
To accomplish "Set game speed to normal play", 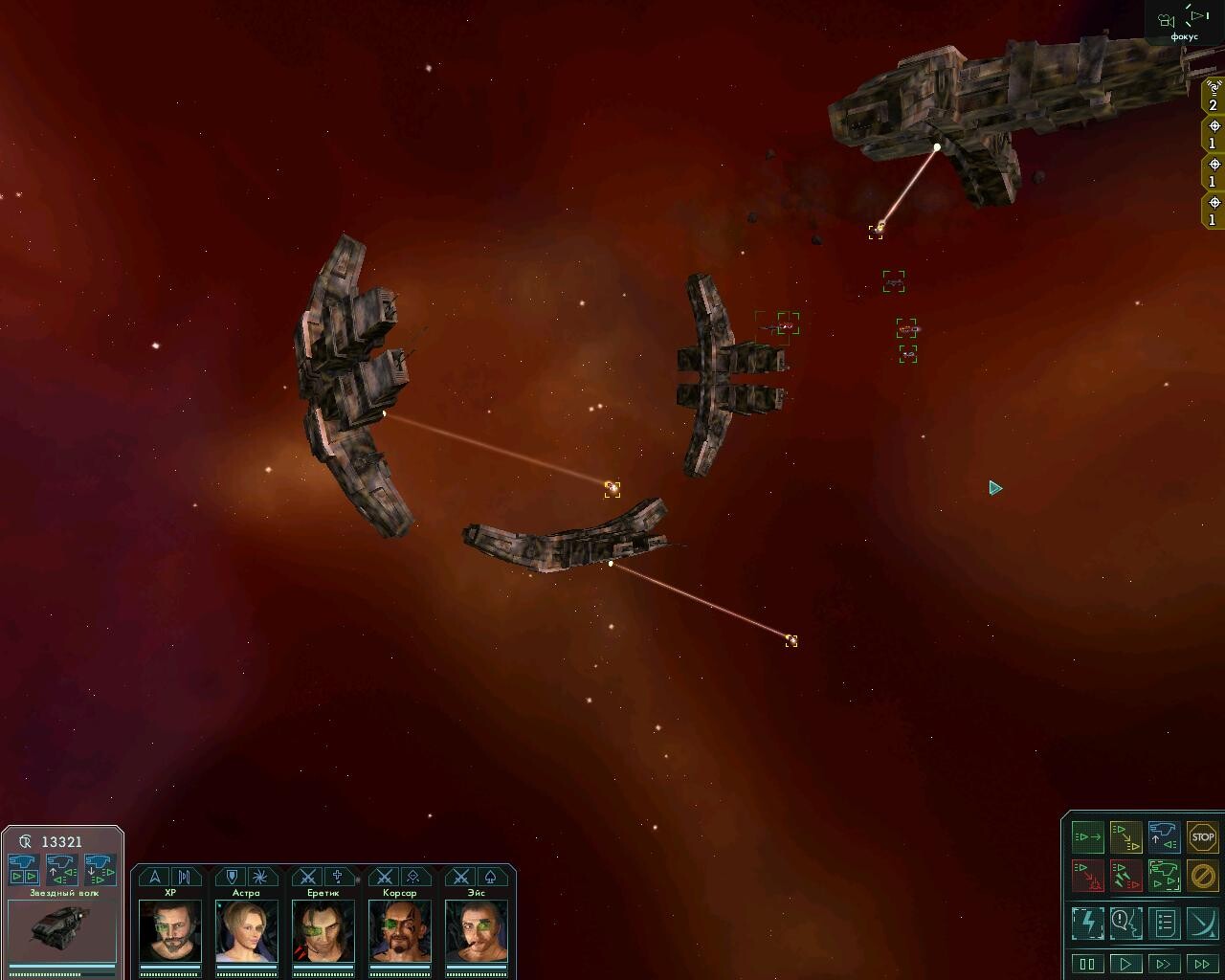I will click(1125, 964).
